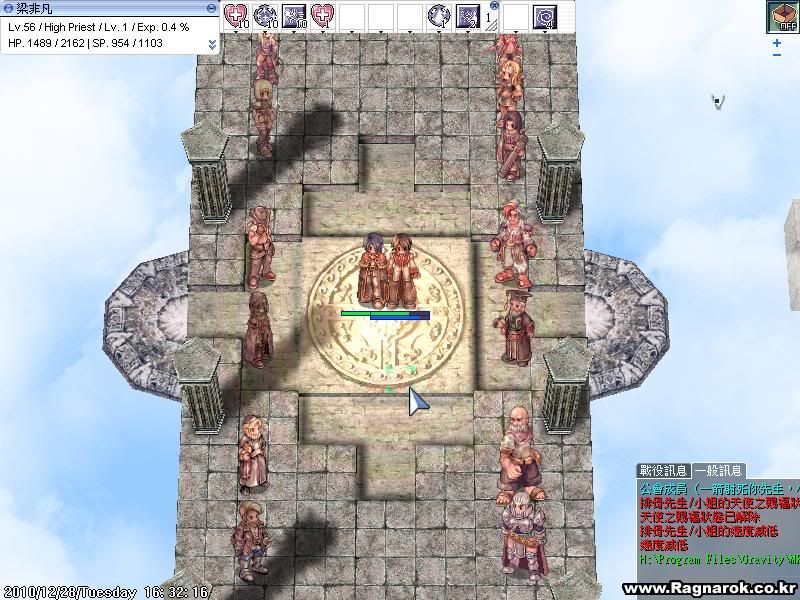Switch to the 戰役訊息 chat tab
Viewport: 800px width, 600px height.
pos(664,470)
